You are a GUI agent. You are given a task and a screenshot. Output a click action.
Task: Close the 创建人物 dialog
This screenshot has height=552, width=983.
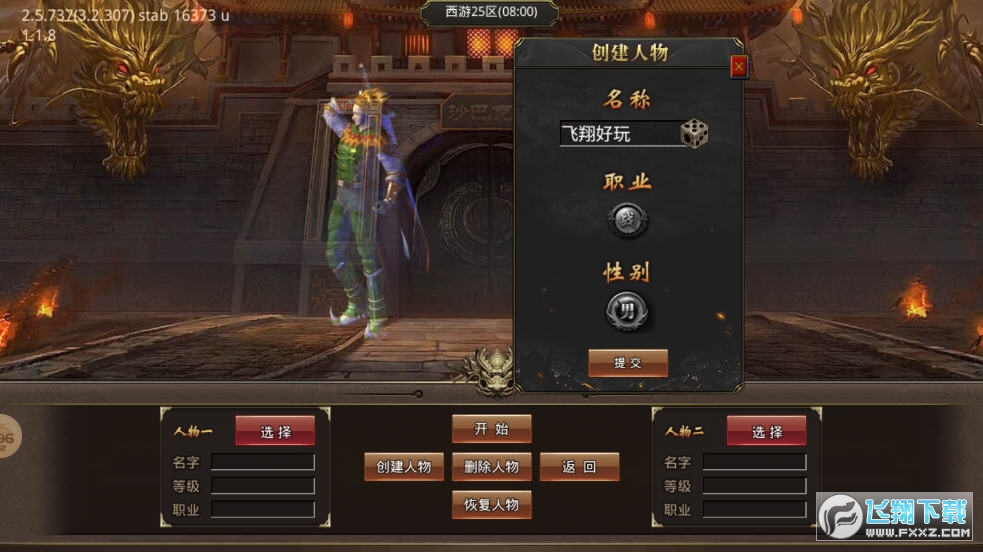point(739,67)
